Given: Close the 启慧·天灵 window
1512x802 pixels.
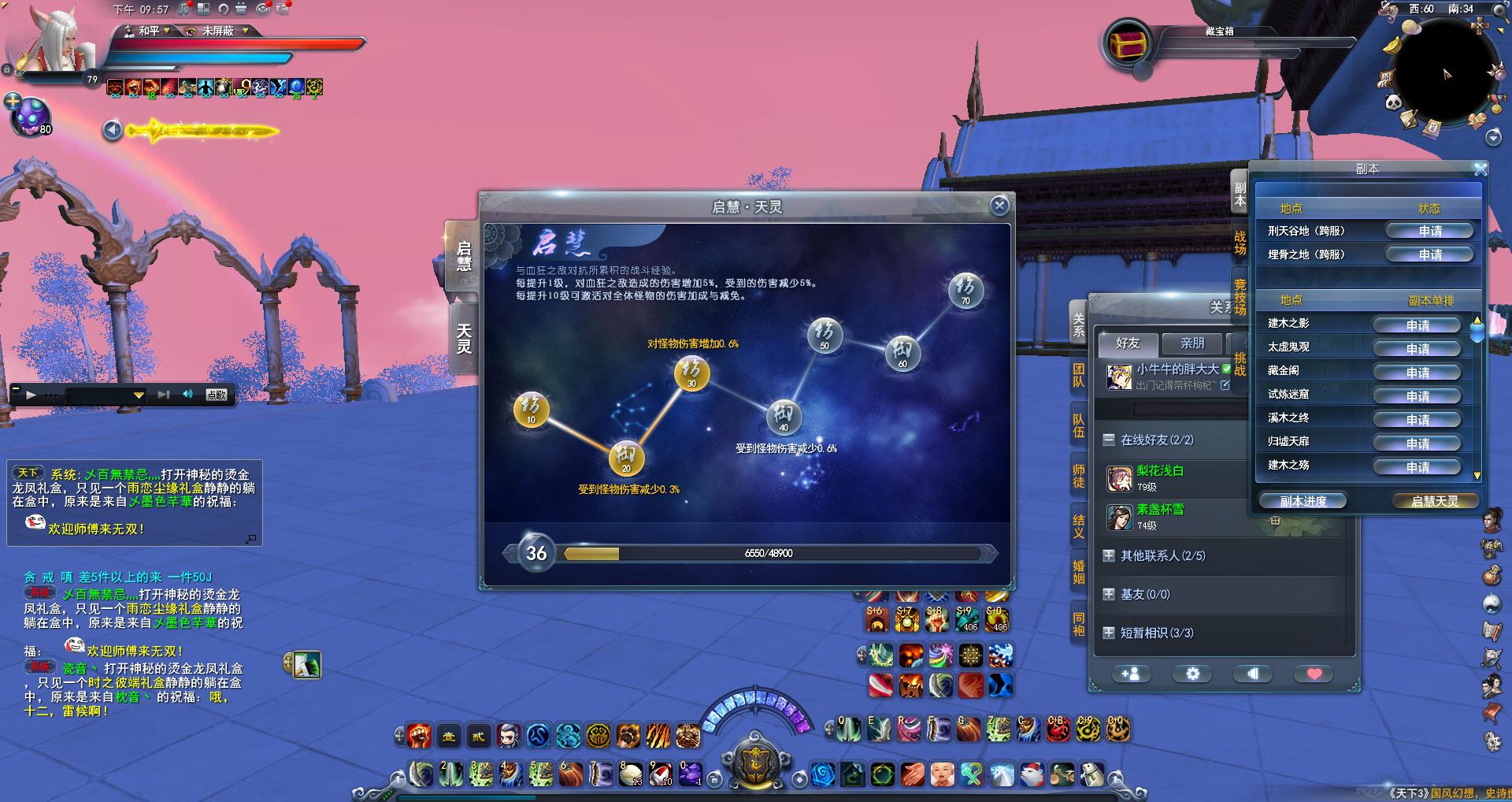Looking at the screenshot, I should 999,206.
